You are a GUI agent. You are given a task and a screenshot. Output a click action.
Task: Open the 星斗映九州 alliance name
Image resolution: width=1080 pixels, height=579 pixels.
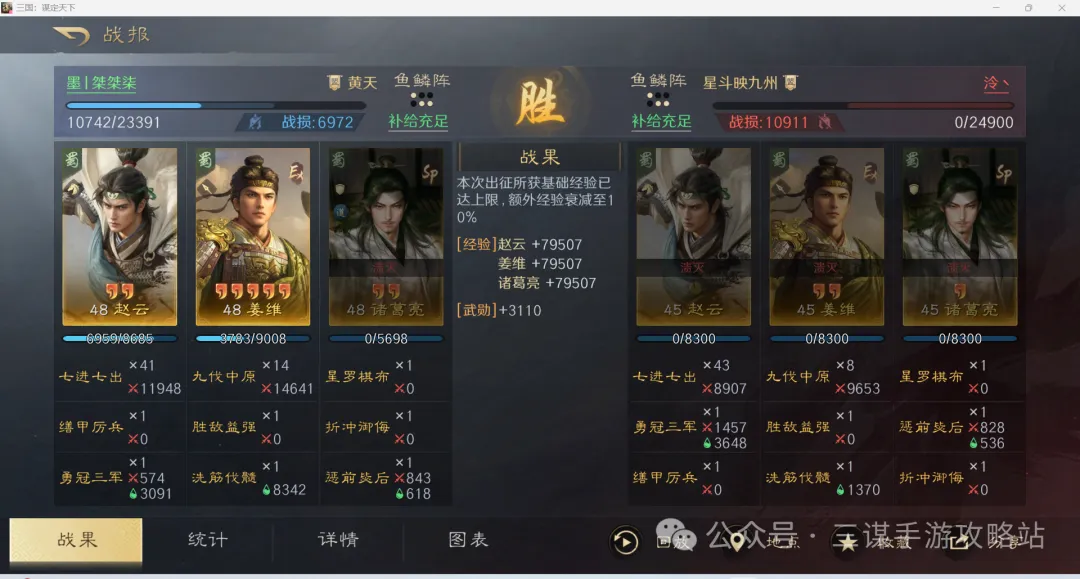pos(741,83)
